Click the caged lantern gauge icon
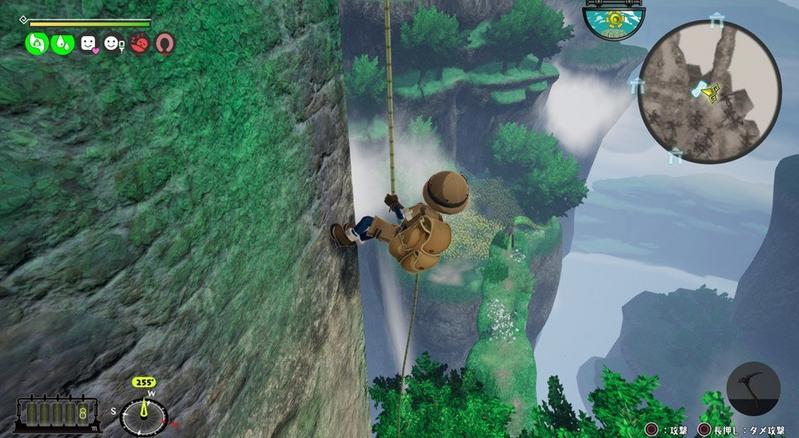 pos(49,413)
